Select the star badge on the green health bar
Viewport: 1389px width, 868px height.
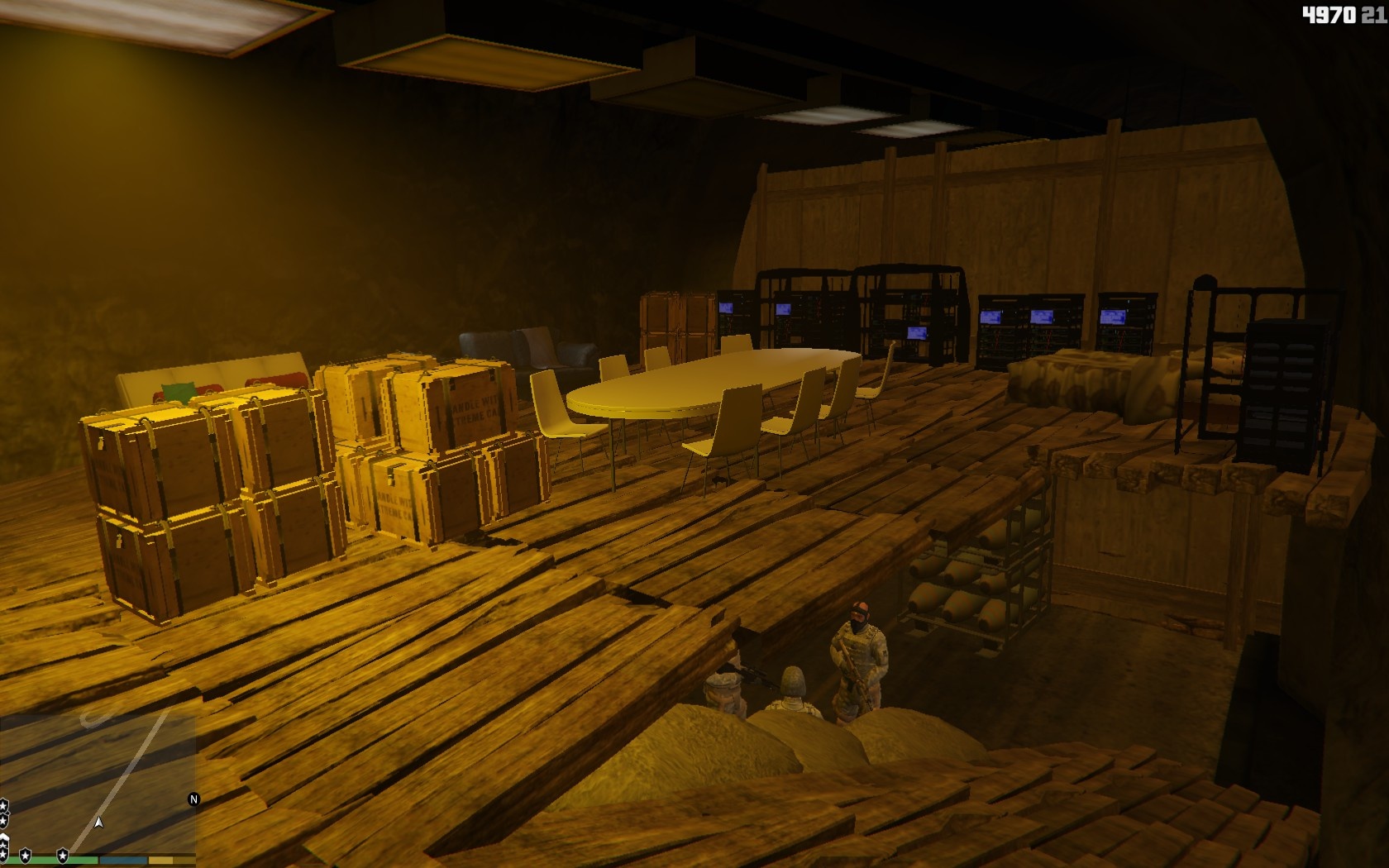click(26, 855)
